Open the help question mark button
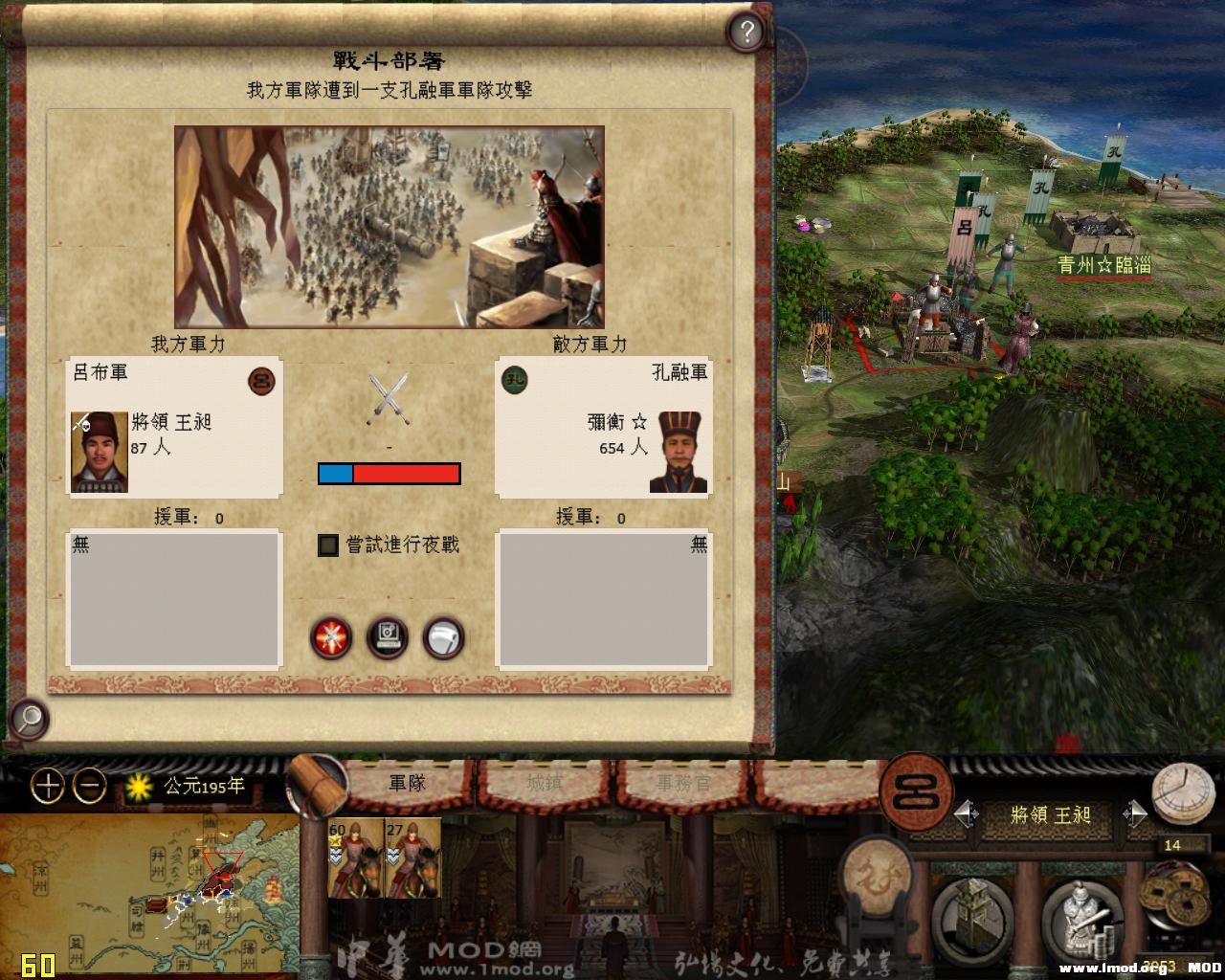 pos(744,32)
